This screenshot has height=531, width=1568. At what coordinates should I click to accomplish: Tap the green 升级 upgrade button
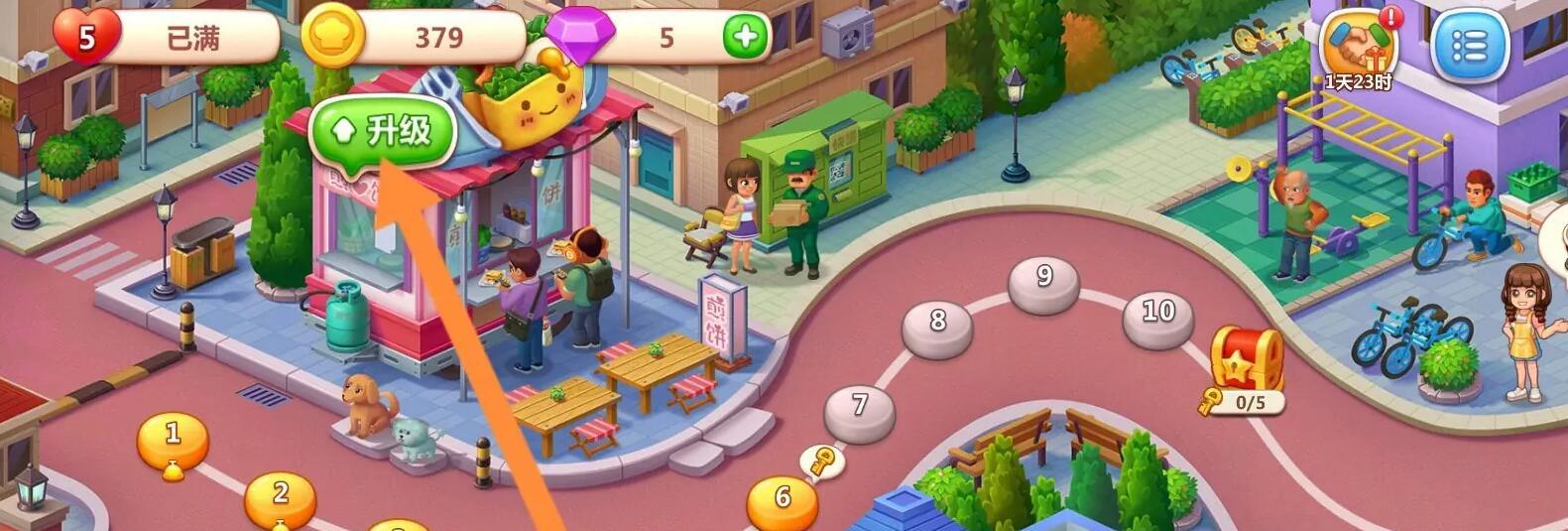[x=383, y=133]
